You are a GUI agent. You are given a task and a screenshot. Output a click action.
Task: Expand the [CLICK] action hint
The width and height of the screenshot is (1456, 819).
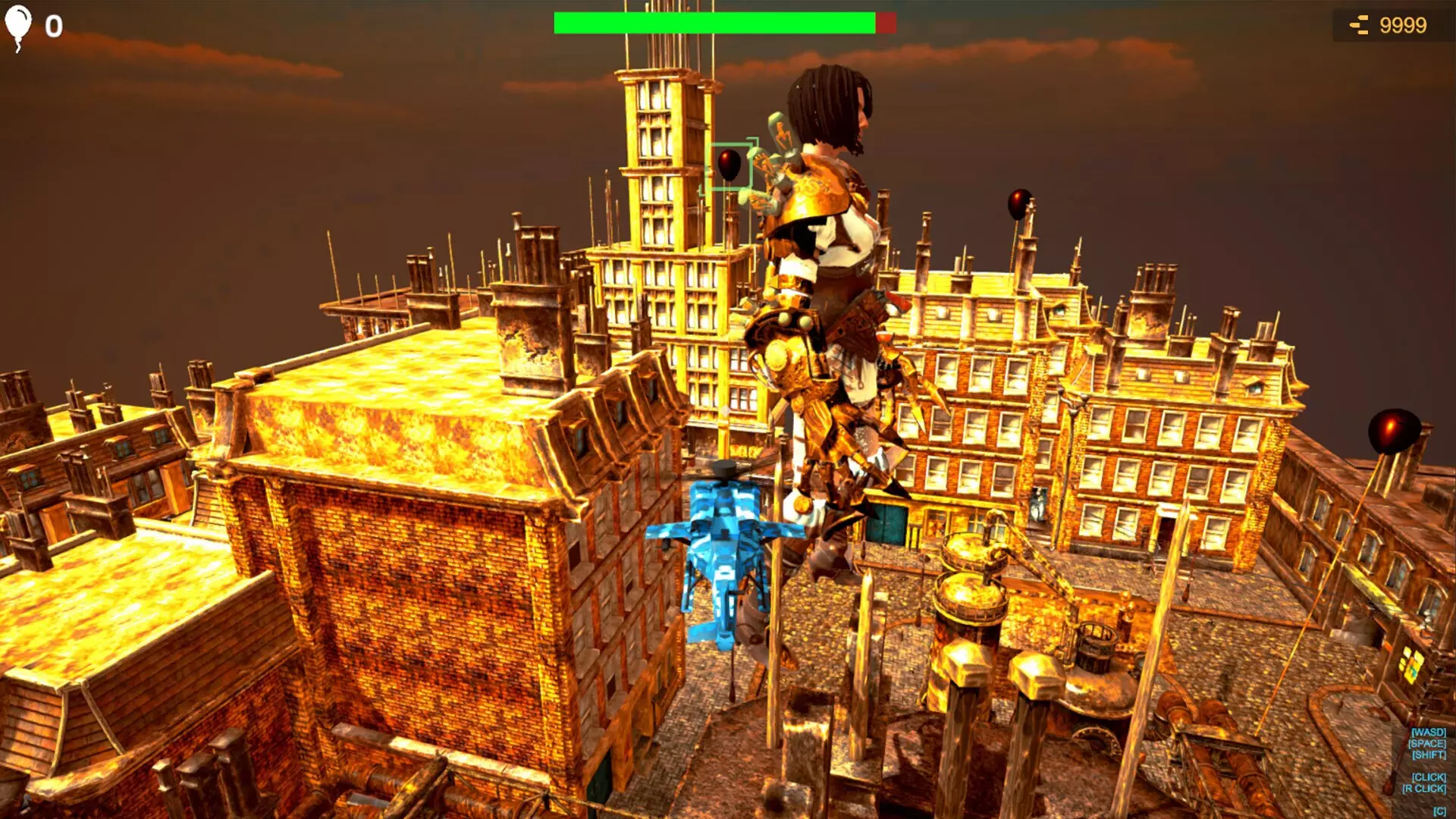[x=1429, y=778]
